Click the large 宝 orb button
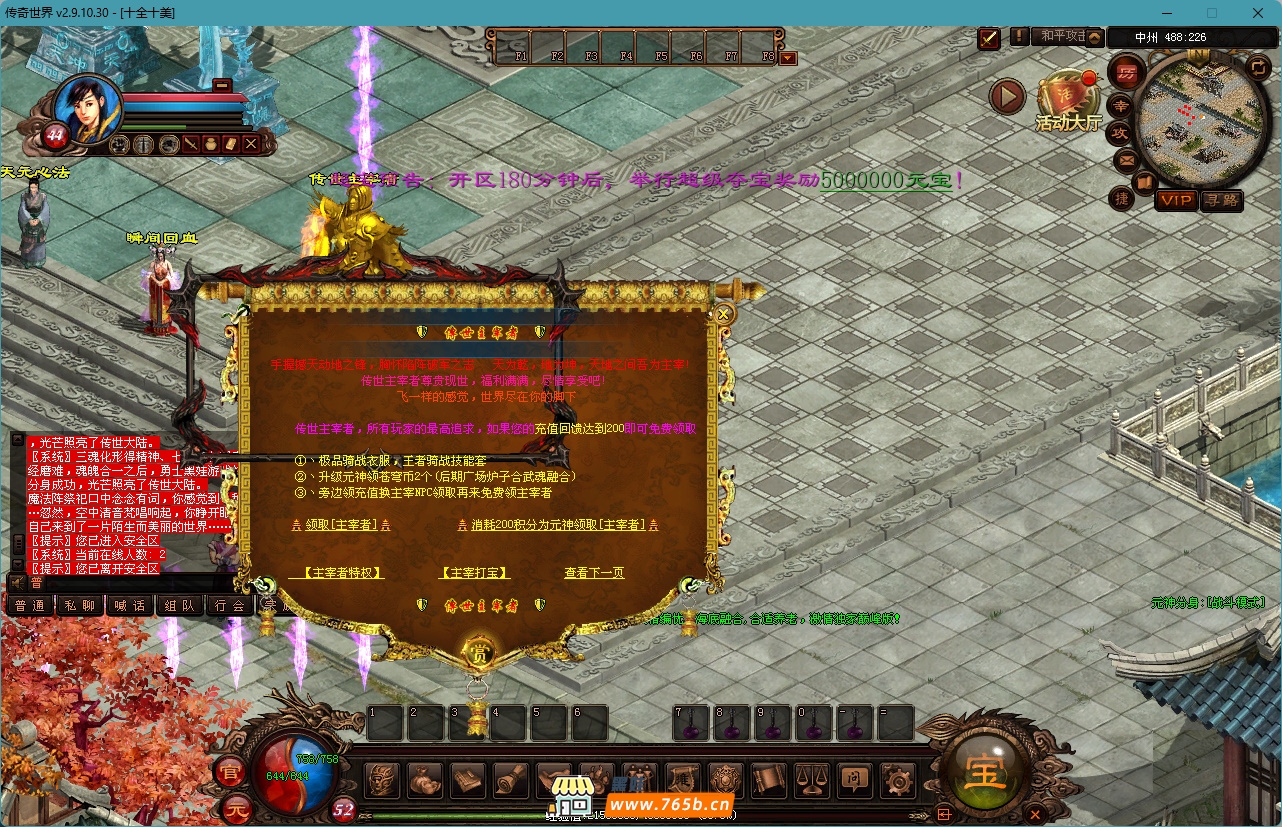The height and width of the screenshot is (827, 1282). point(985,774)
